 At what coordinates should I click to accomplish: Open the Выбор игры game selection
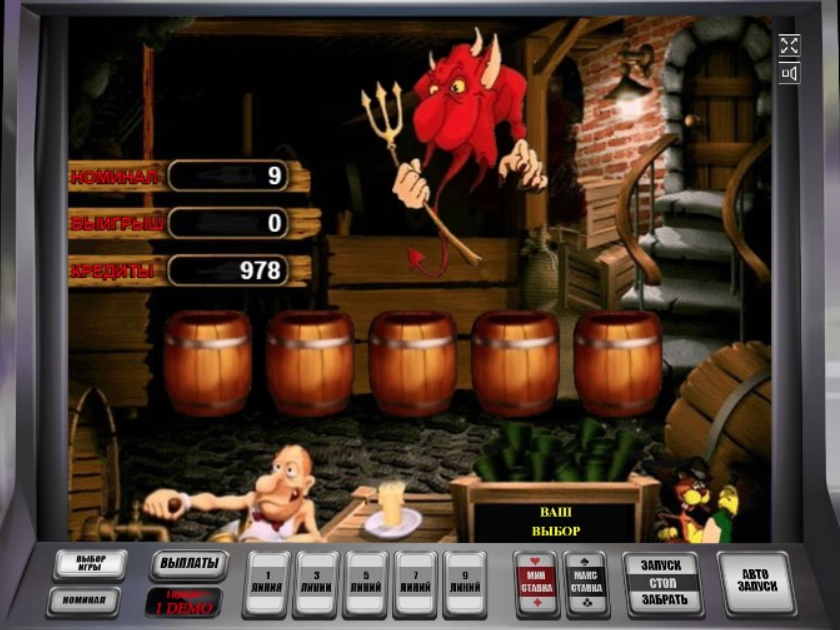(x=89, y=564)
